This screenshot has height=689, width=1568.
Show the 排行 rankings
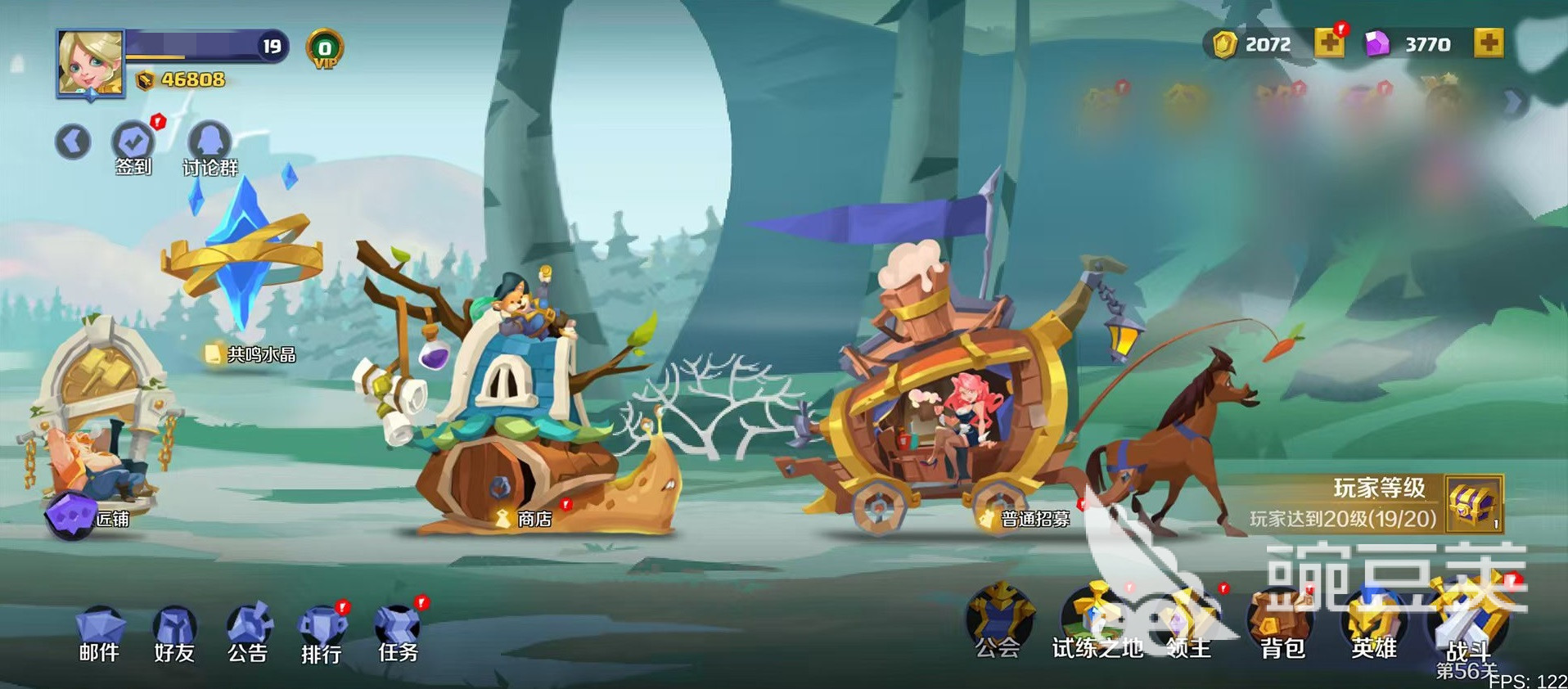pos(322,634)
